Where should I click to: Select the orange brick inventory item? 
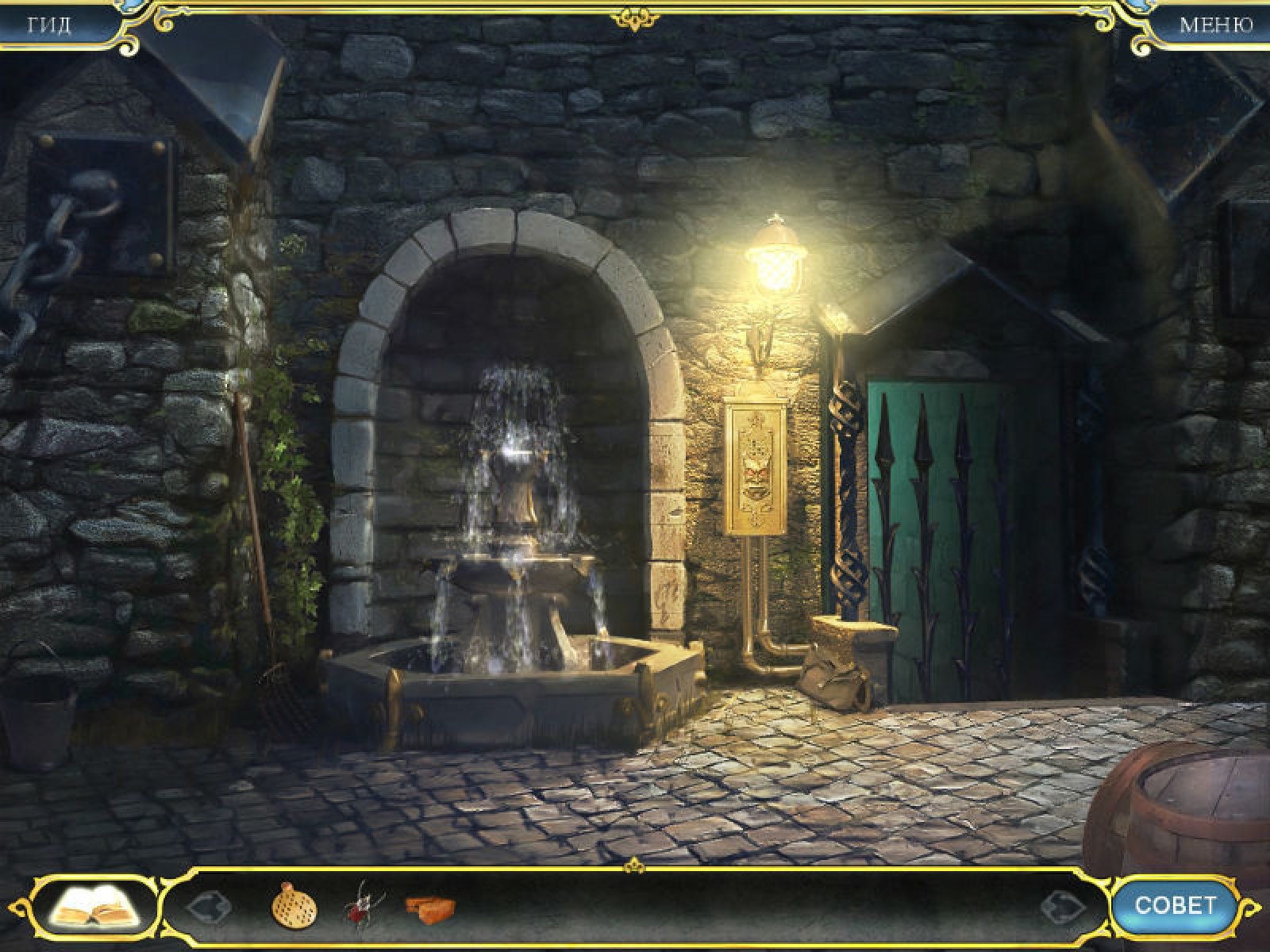pos(429,905)
